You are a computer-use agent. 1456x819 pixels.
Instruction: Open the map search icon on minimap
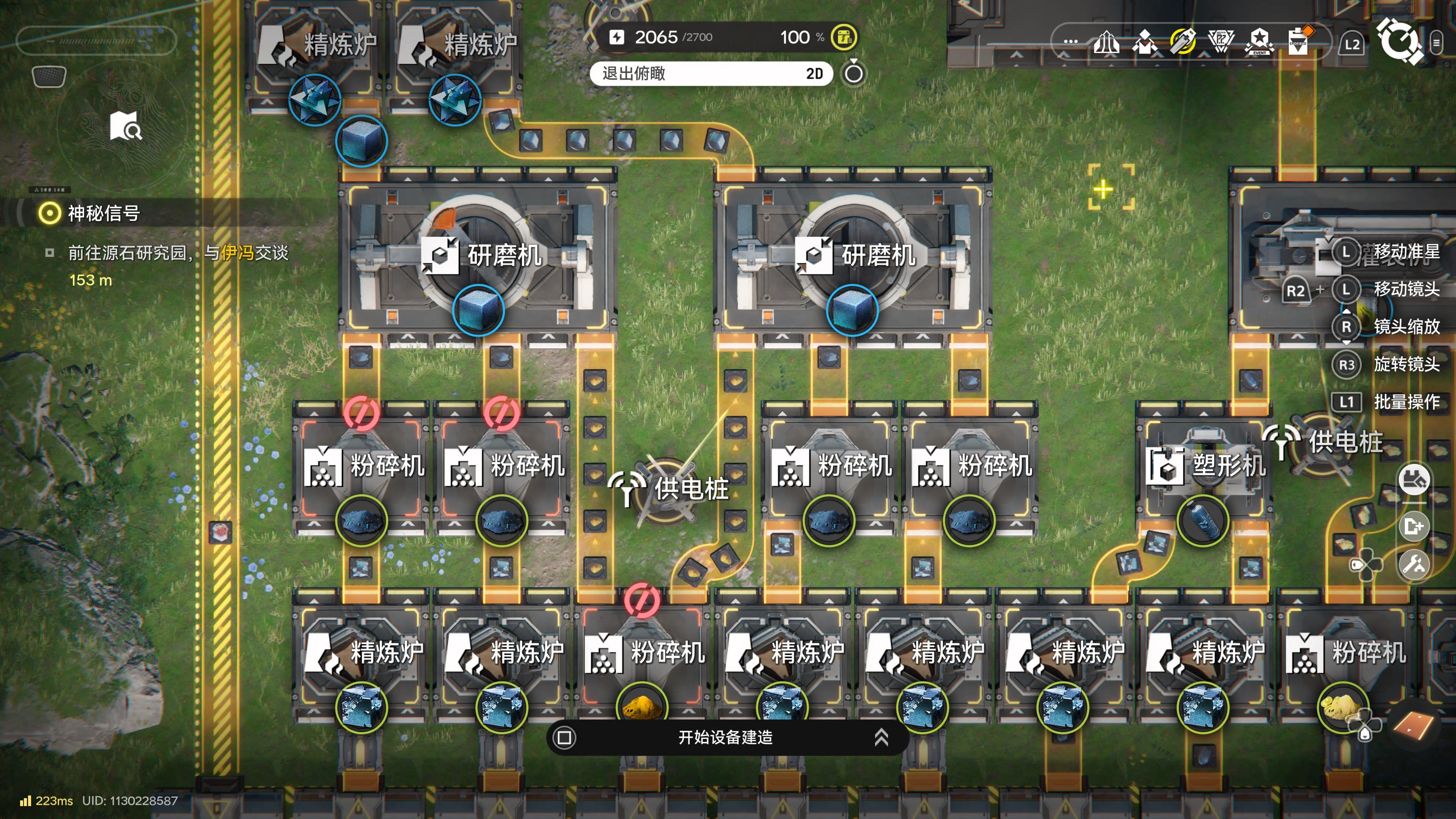[126, 126]
